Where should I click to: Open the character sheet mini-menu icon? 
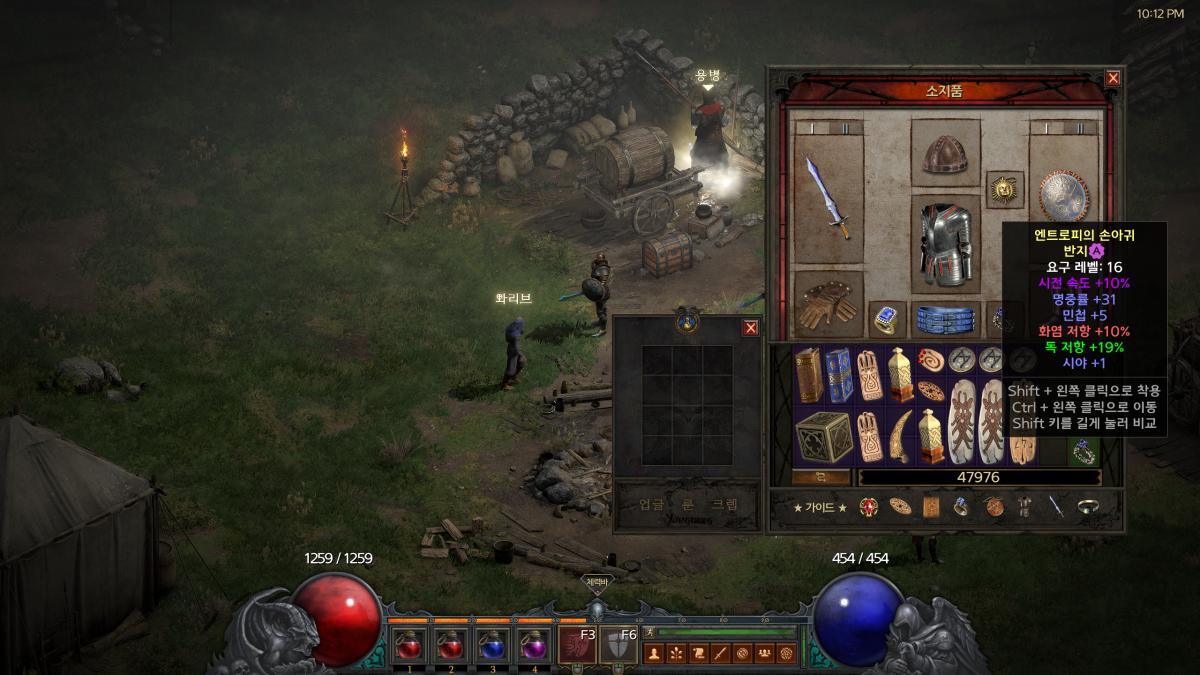point(654,654)
